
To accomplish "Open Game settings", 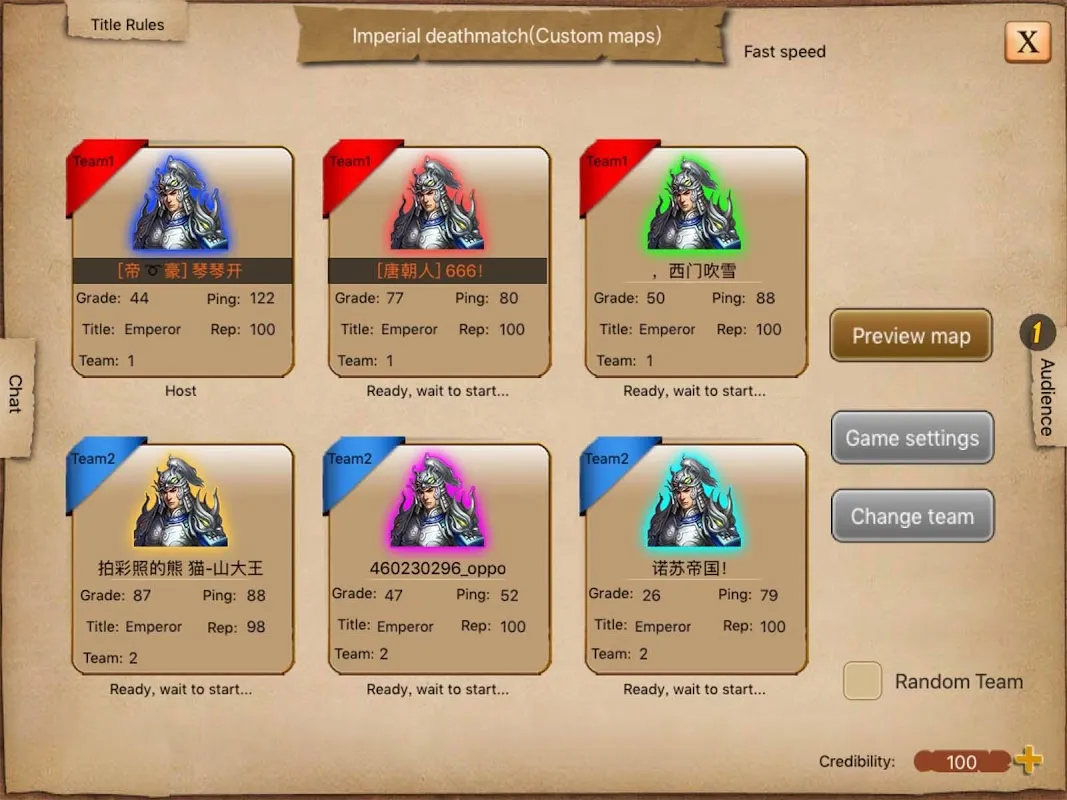I will point(912,438).
